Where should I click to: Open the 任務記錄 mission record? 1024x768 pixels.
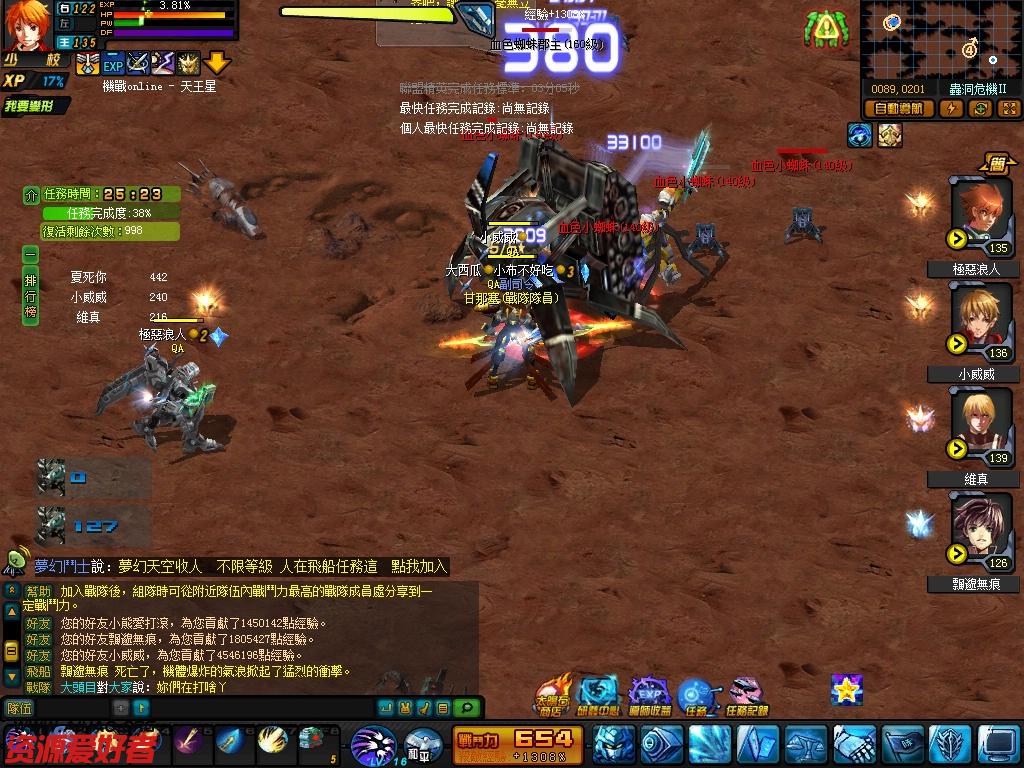point(746,695)
